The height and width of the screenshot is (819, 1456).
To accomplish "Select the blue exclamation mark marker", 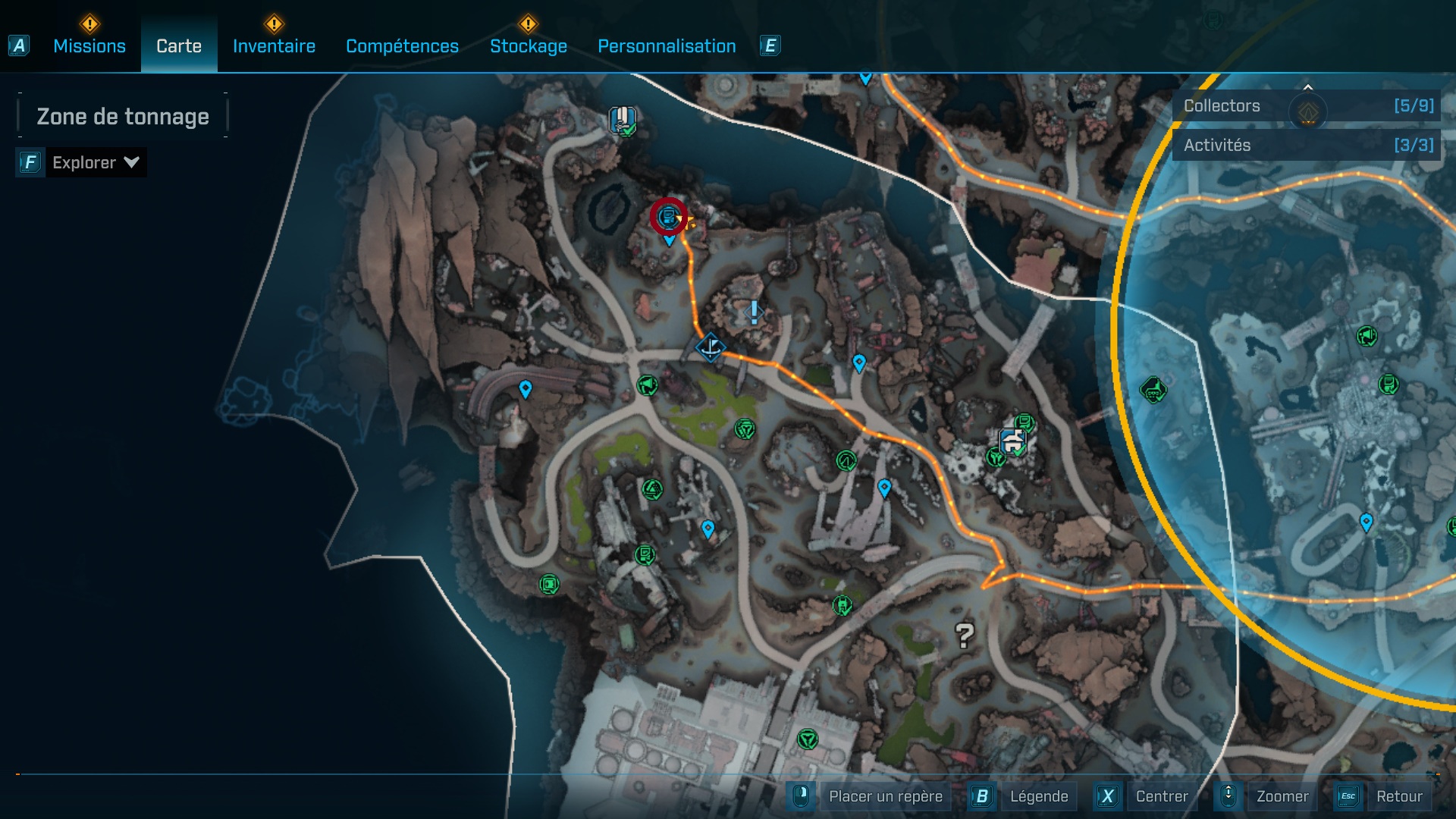I will coord(754,312).
